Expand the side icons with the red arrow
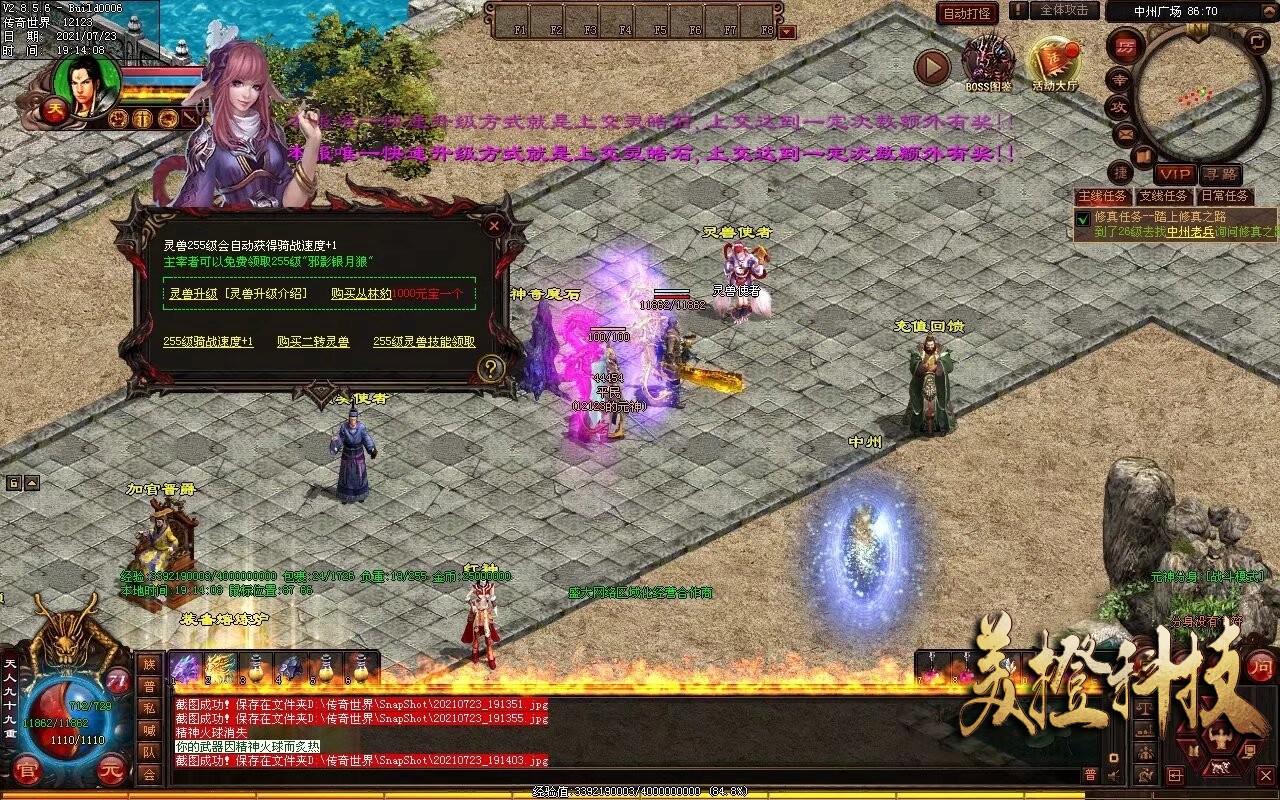The width and height of the screenshot is (1280, 800). pos(933,67)
